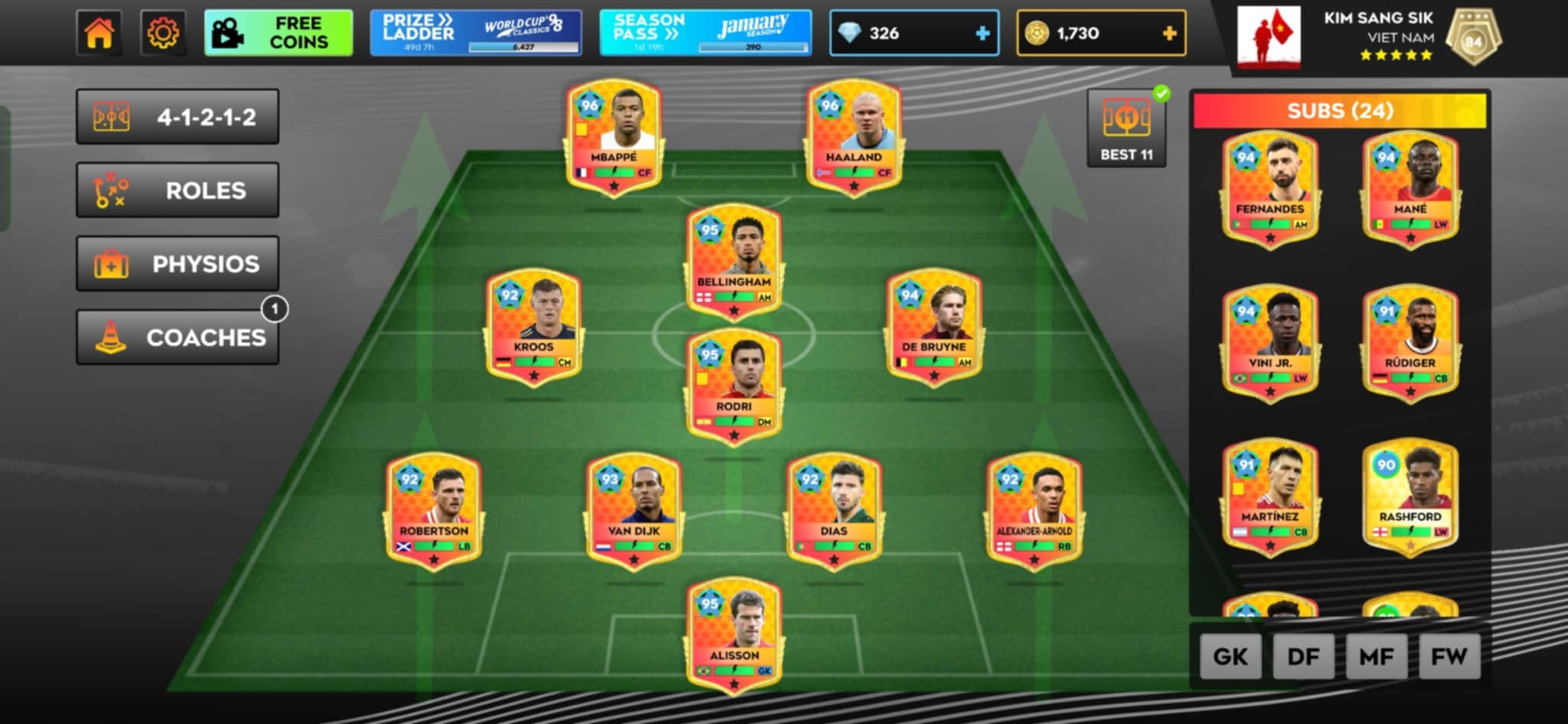Select the Mbappé player card
Screen dimensions: 1568x724
click(x=613, y=136)
